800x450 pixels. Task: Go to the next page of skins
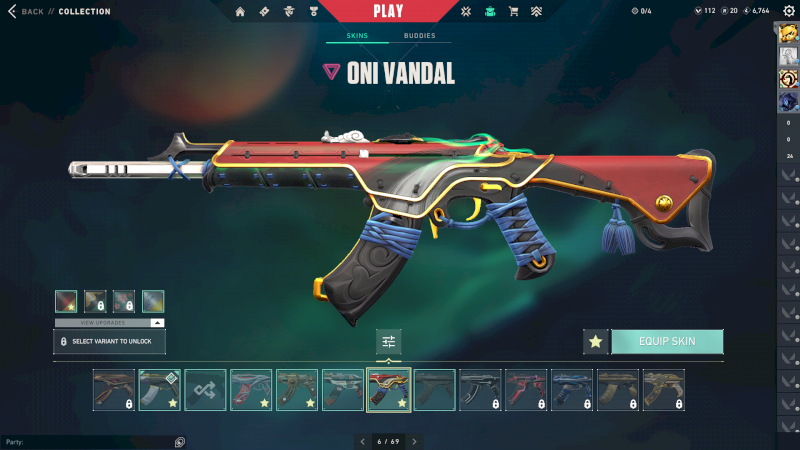click(414, 441)
